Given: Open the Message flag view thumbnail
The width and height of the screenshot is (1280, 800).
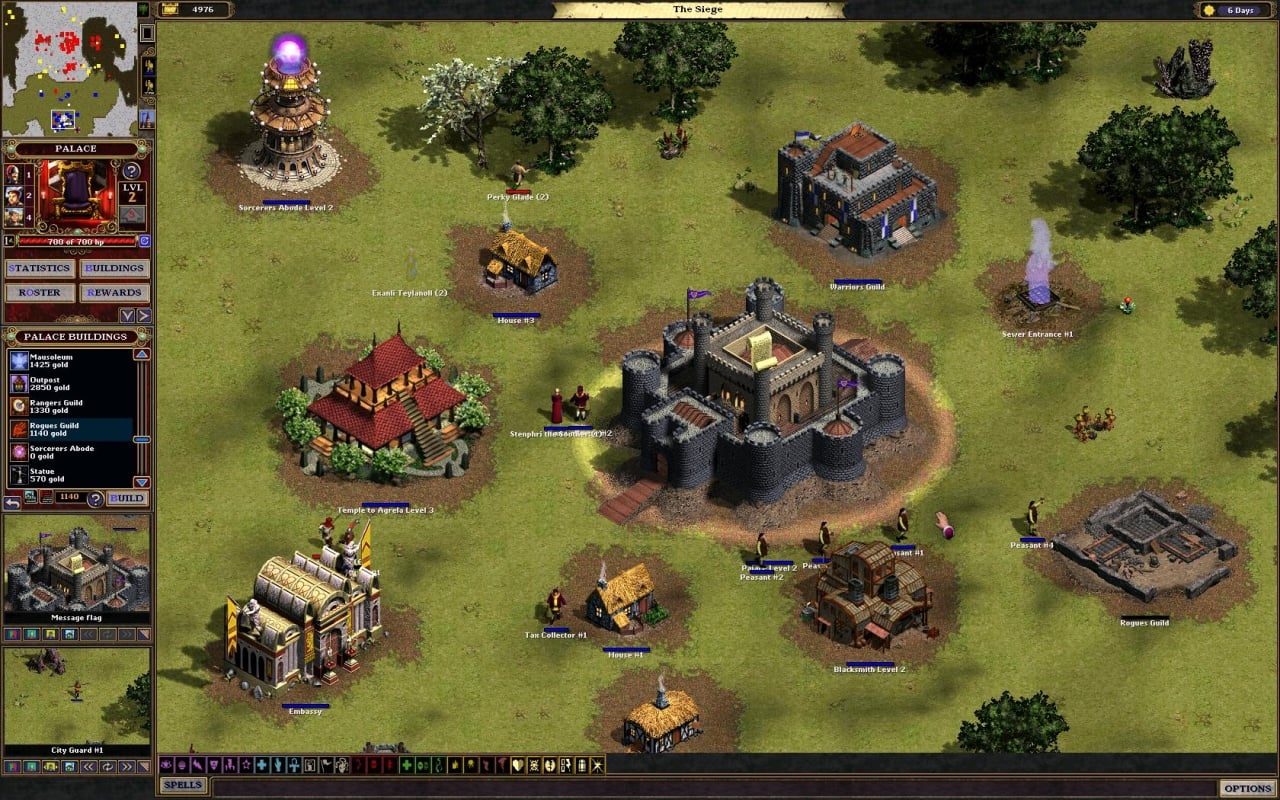Looking at the screenshot, I should coord(77,568).
